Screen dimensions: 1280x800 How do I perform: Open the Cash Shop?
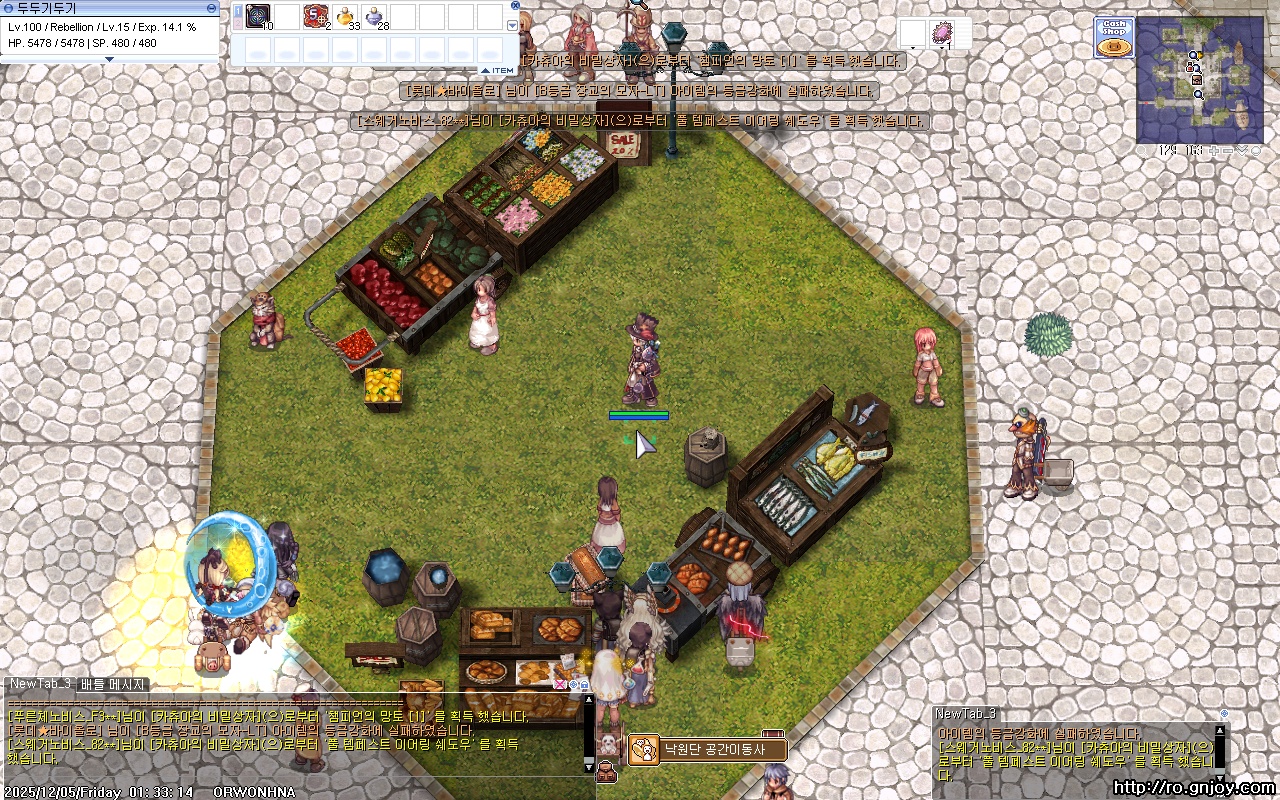1113,38
